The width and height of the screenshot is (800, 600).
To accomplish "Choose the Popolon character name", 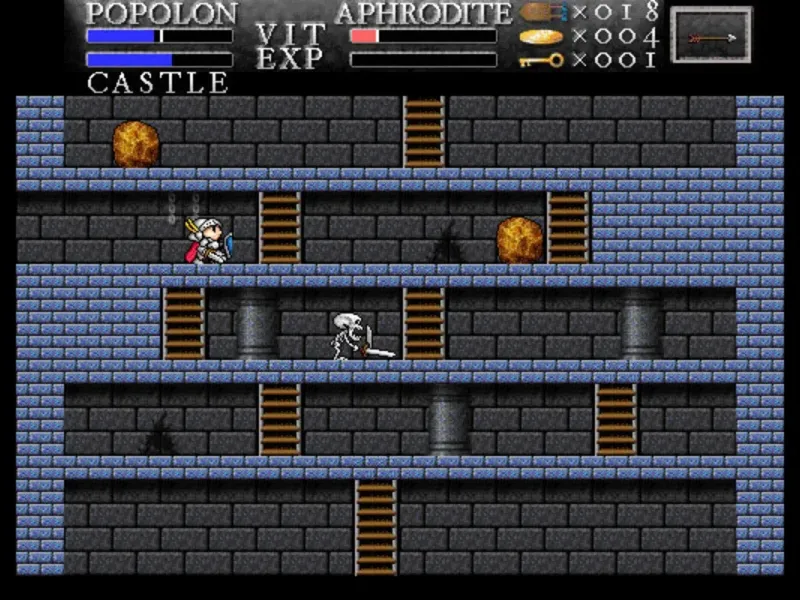I will [x=161, y=13].
